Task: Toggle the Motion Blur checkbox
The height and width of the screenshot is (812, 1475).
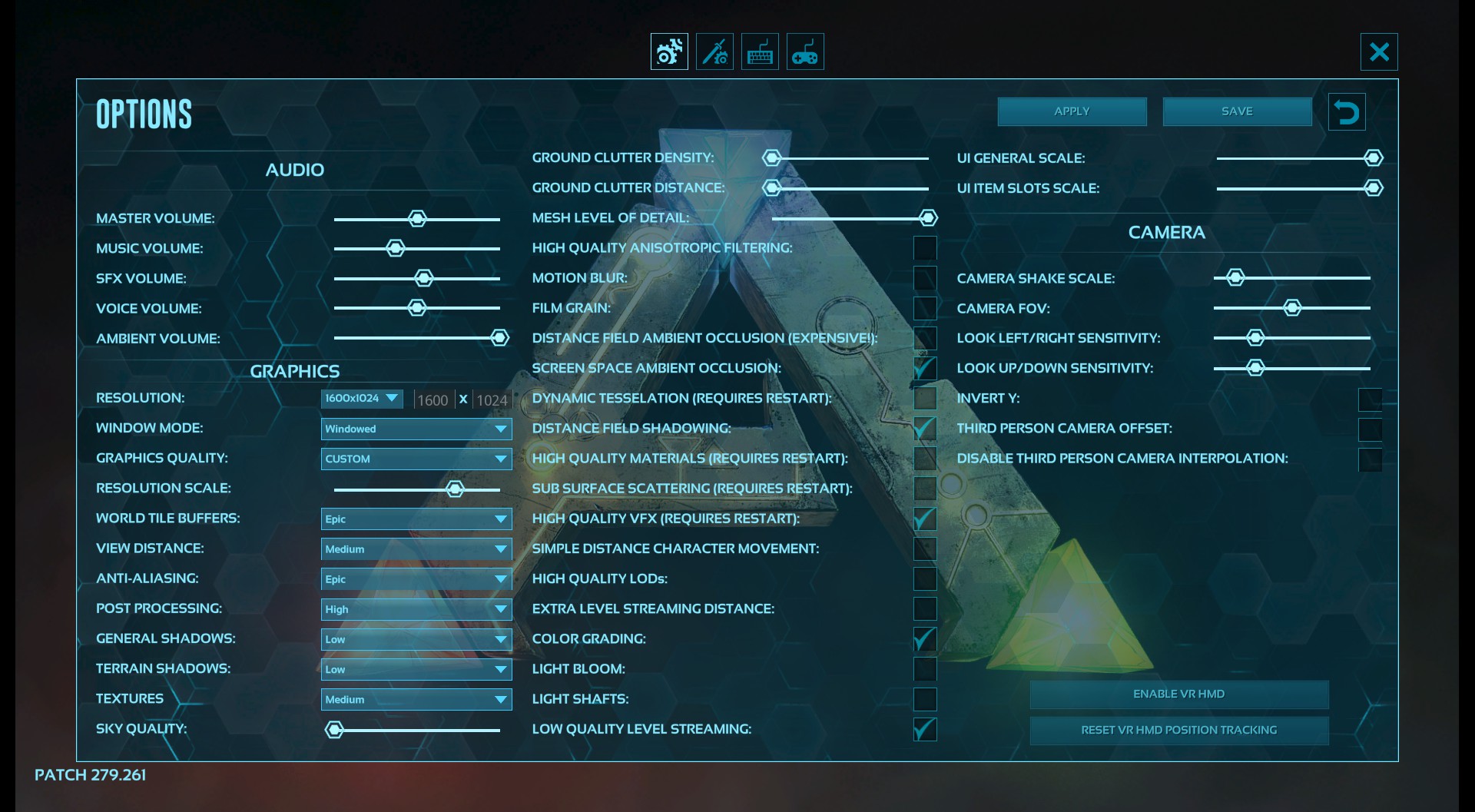Action: click(x=925, y=278)
